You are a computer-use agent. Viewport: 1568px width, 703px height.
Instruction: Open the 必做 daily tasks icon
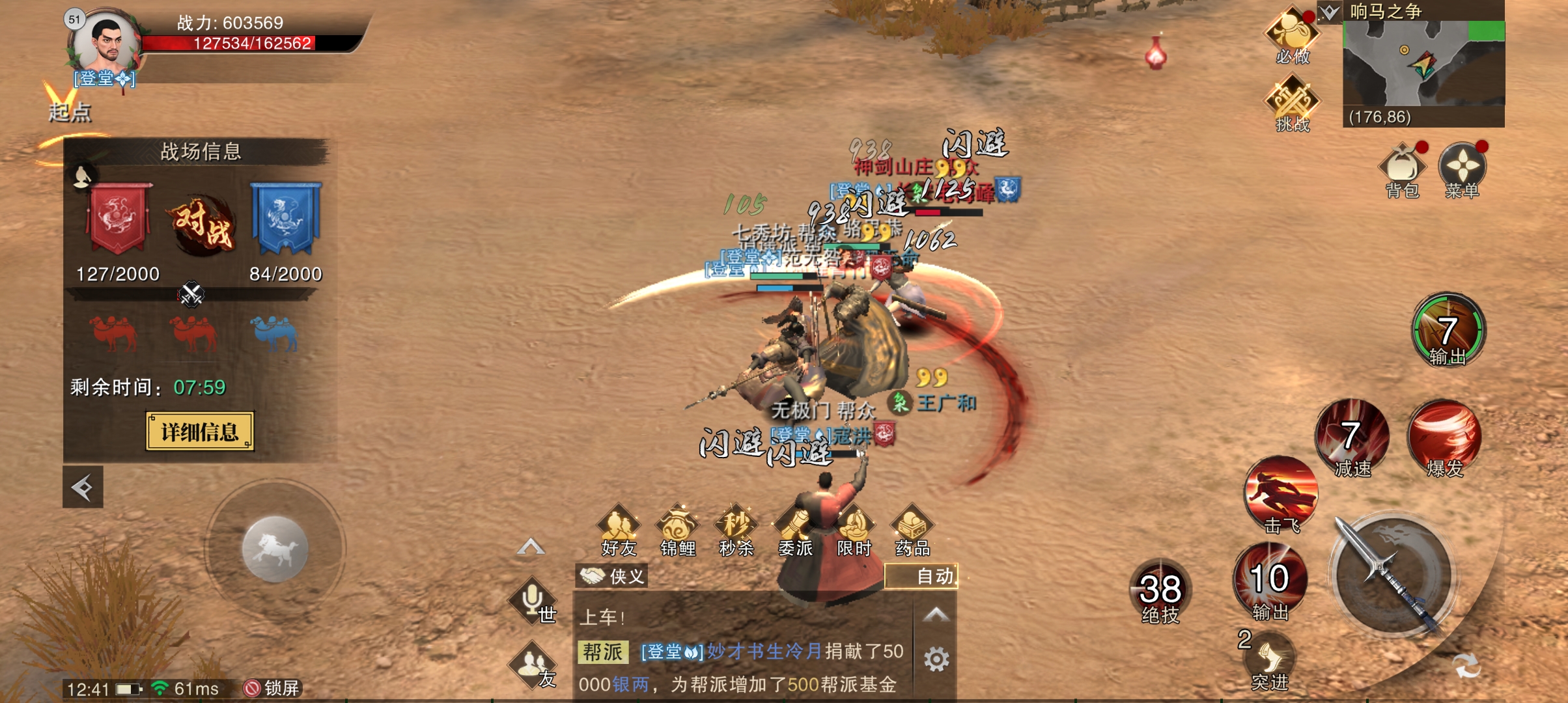click(x=1292, y=36)
